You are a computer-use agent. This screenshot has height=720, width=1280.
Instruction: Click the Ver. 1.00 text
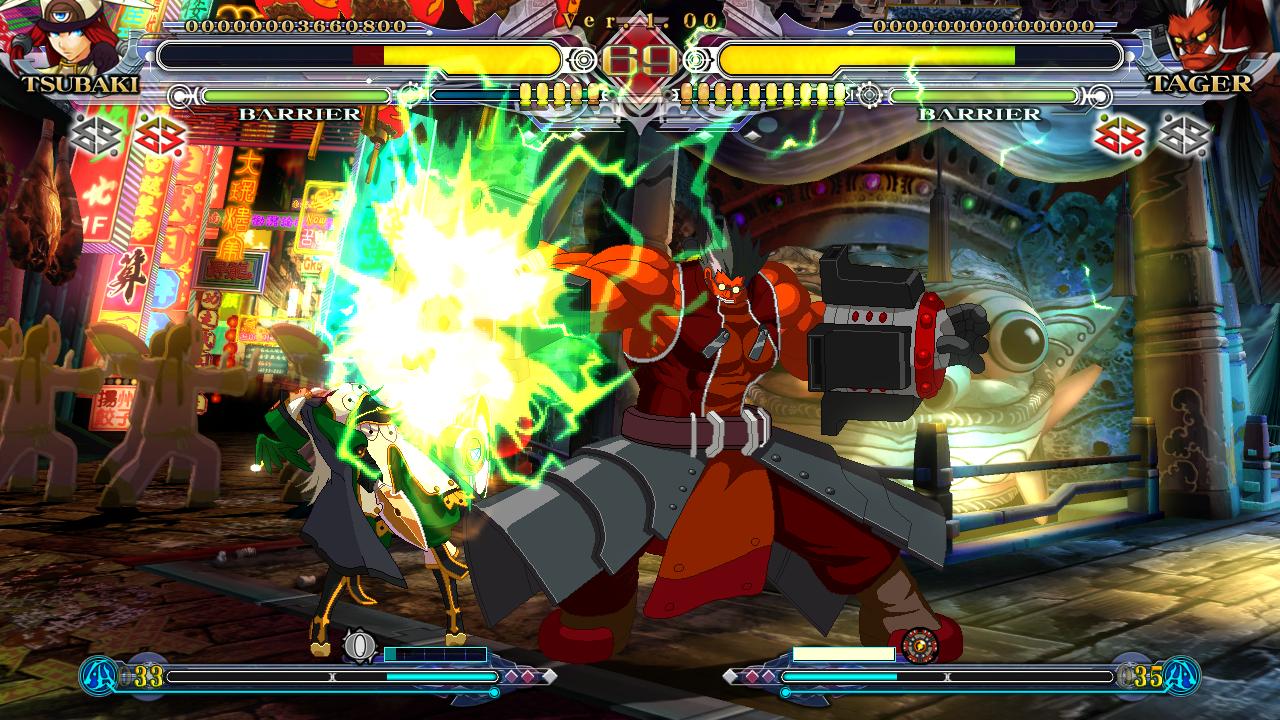[x=640, y=18]
